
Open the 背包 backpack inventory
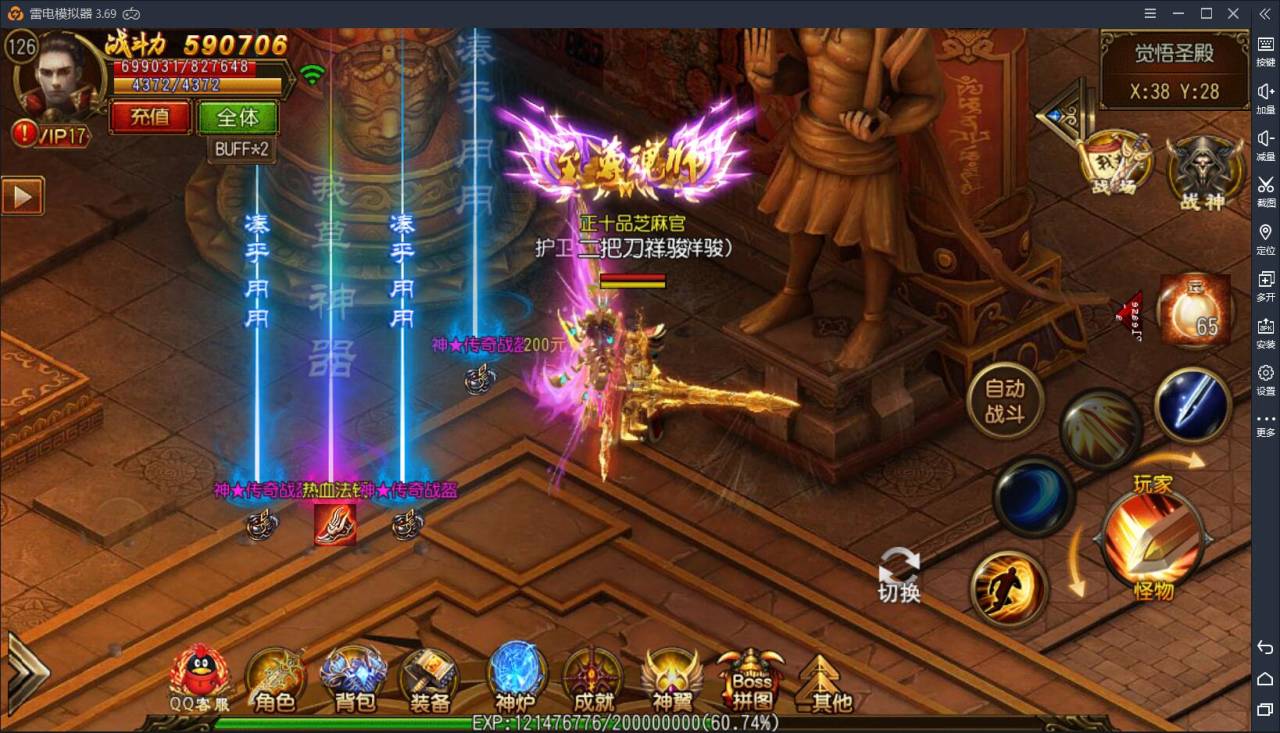(x=353, y=679)
